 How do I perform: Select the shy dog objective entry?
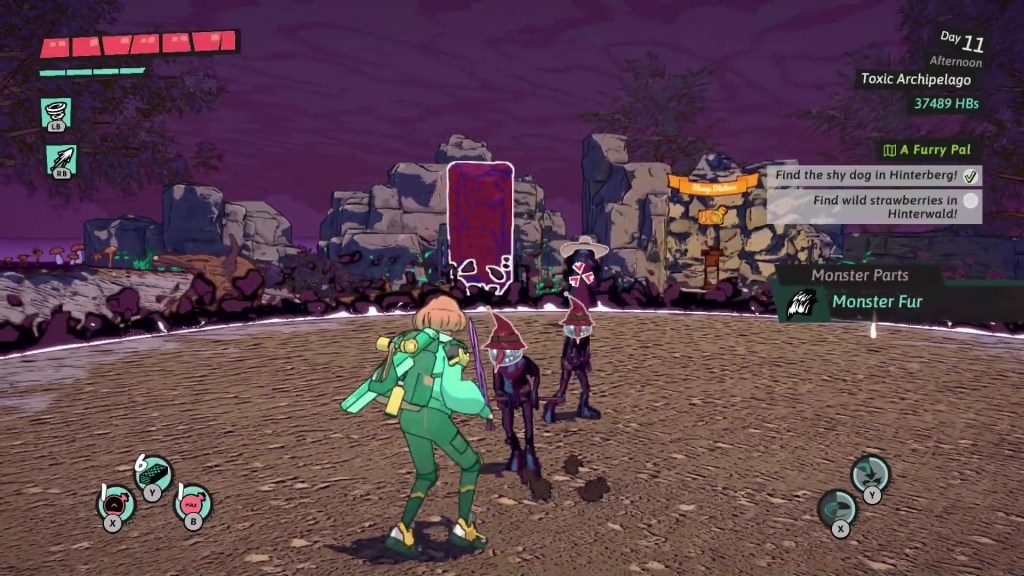(x=874, y=175)
